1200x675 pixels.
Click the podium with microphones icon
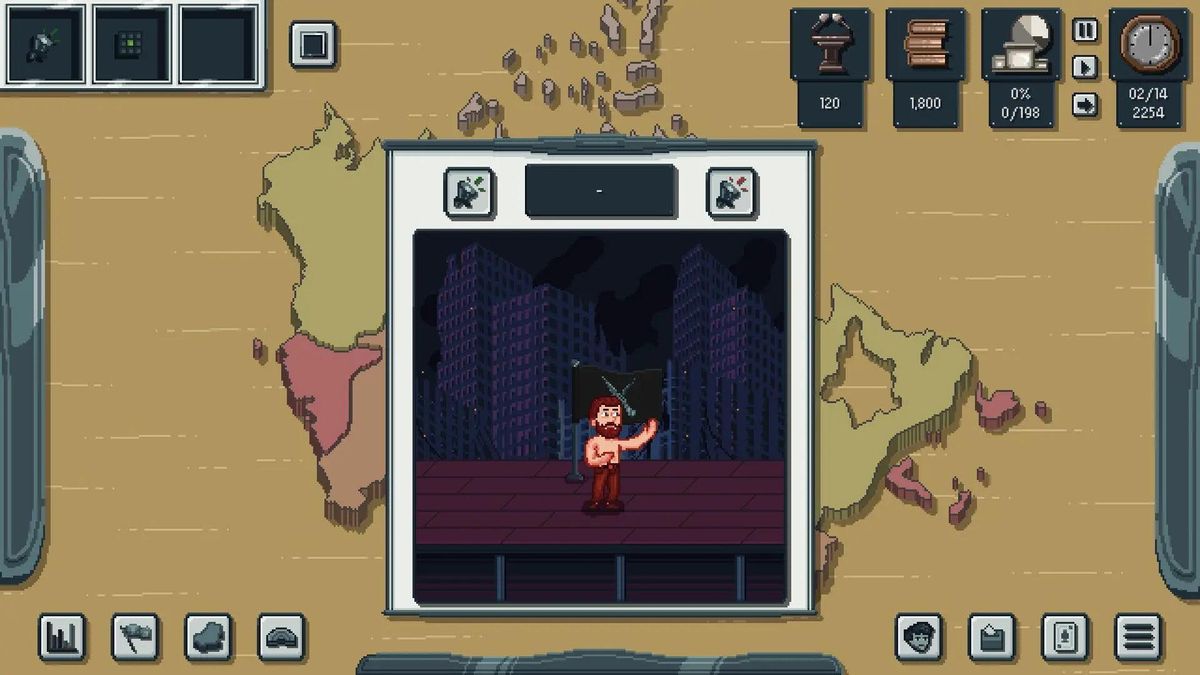point(830,45)
